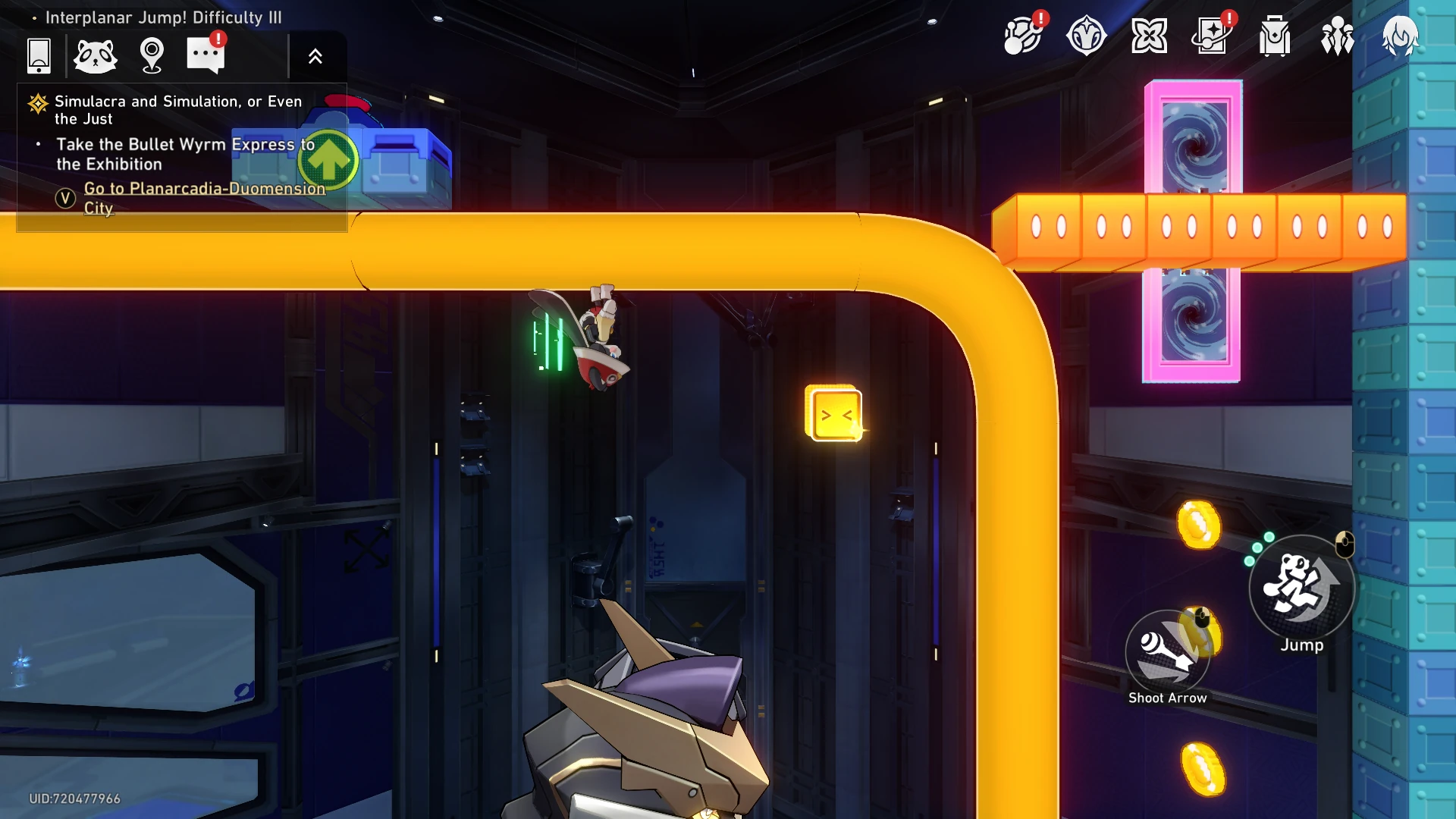Viewport: 1456px width, 819px height.
Task: Select the Simulacra and Simulation quest title
Action: point(177,110)
